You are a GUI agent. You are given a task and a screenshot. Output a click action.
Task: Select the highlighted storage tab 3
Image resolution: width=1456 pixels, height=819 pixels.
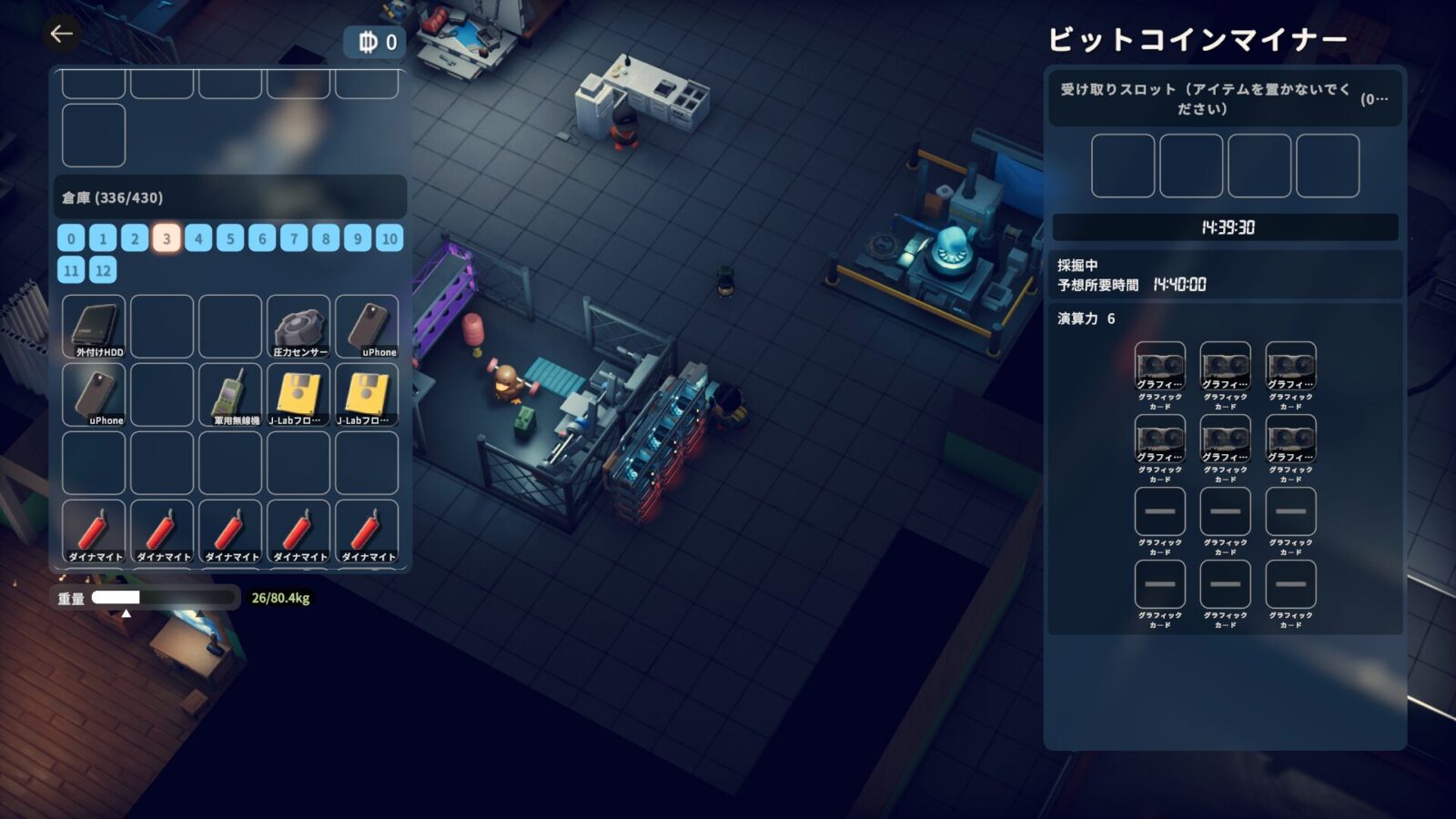[165, 238]
